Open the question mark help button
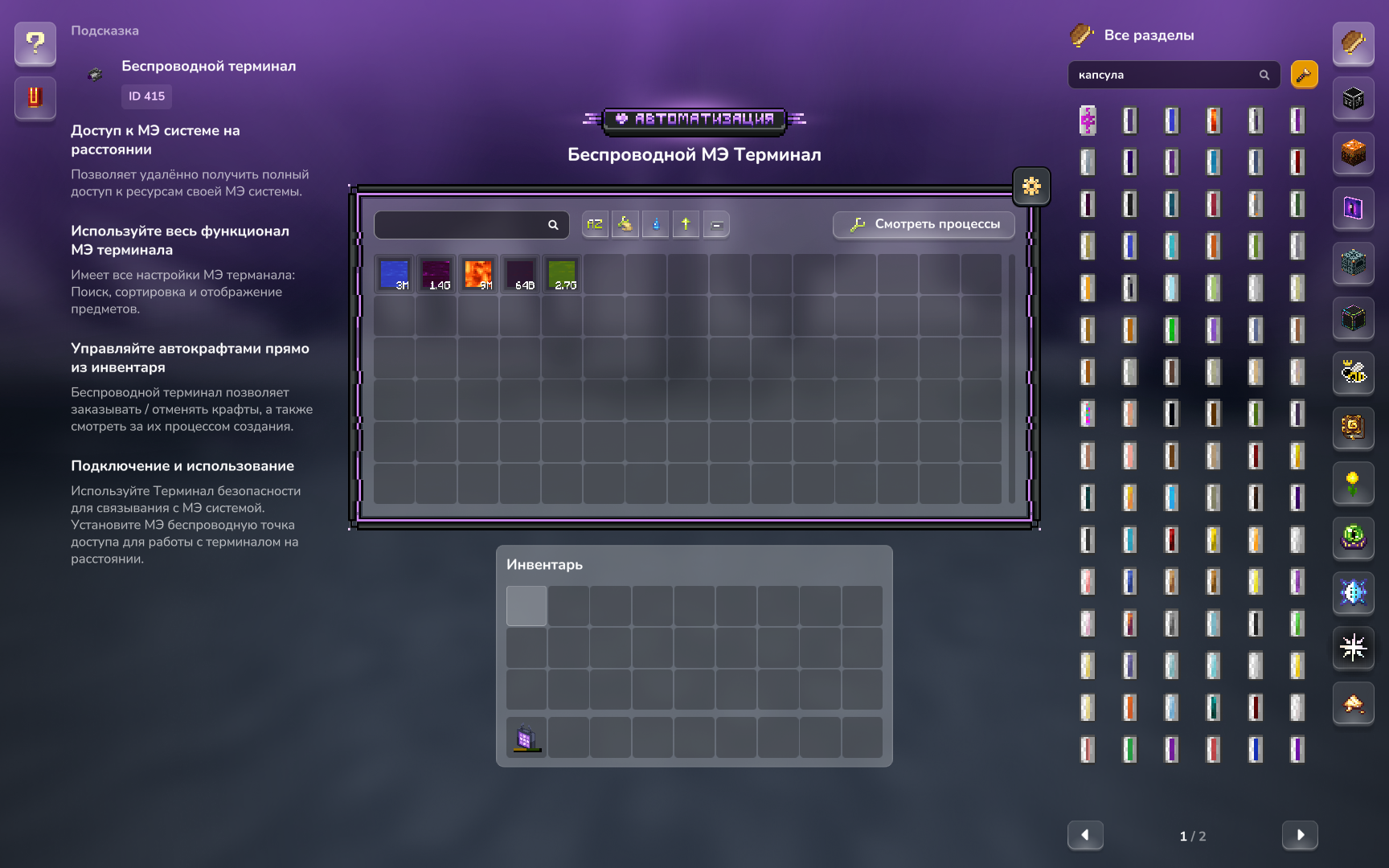Screen dimensions: 1389x868 coord(35,43)
